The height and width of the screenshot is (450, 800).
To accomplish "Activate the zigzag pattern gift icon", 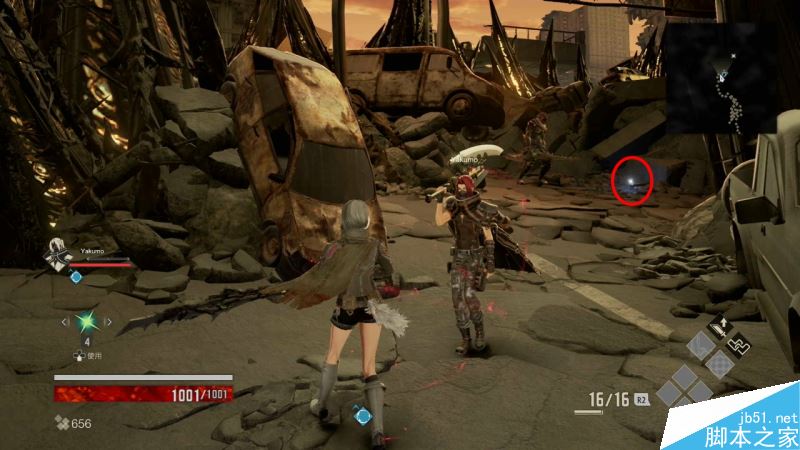I will 739,343.
